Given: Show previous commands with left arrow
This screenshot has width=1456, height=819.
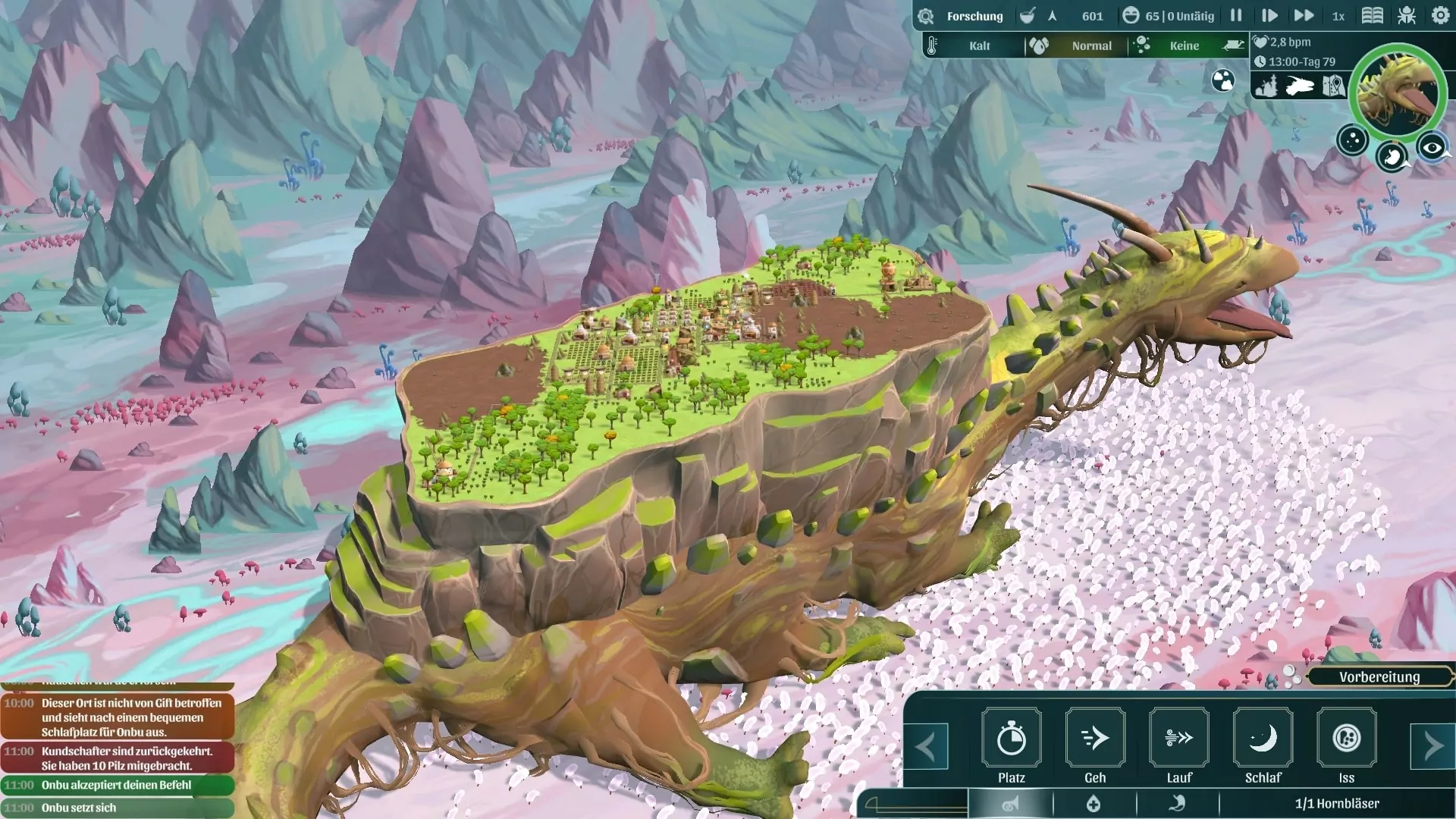Looking at the screenshot, I should pyautogui.click(x=926, y=747).
